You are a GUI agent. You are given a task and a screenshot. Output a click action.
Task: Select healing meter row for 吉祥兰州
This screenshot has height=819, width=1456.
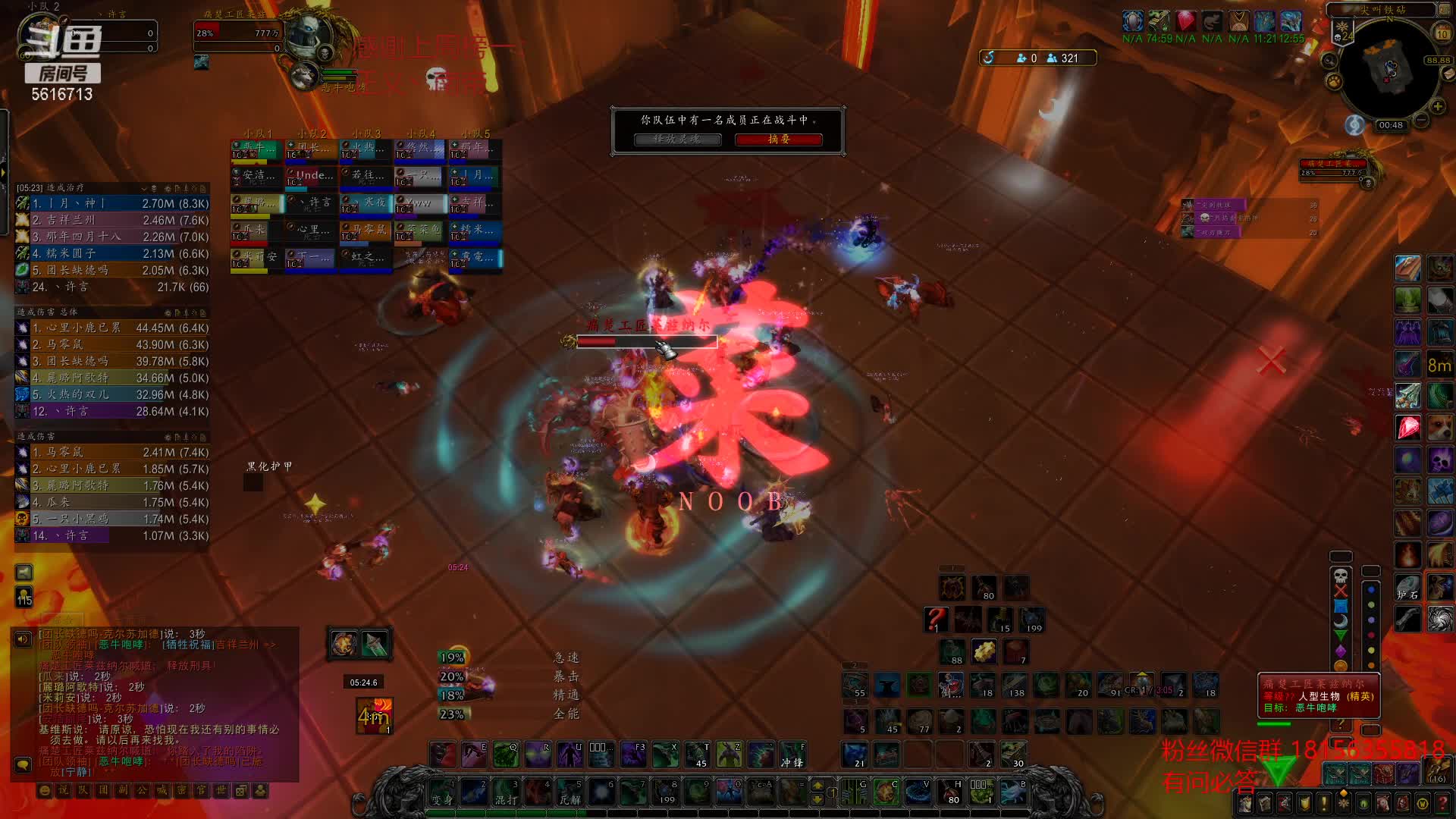112,220
